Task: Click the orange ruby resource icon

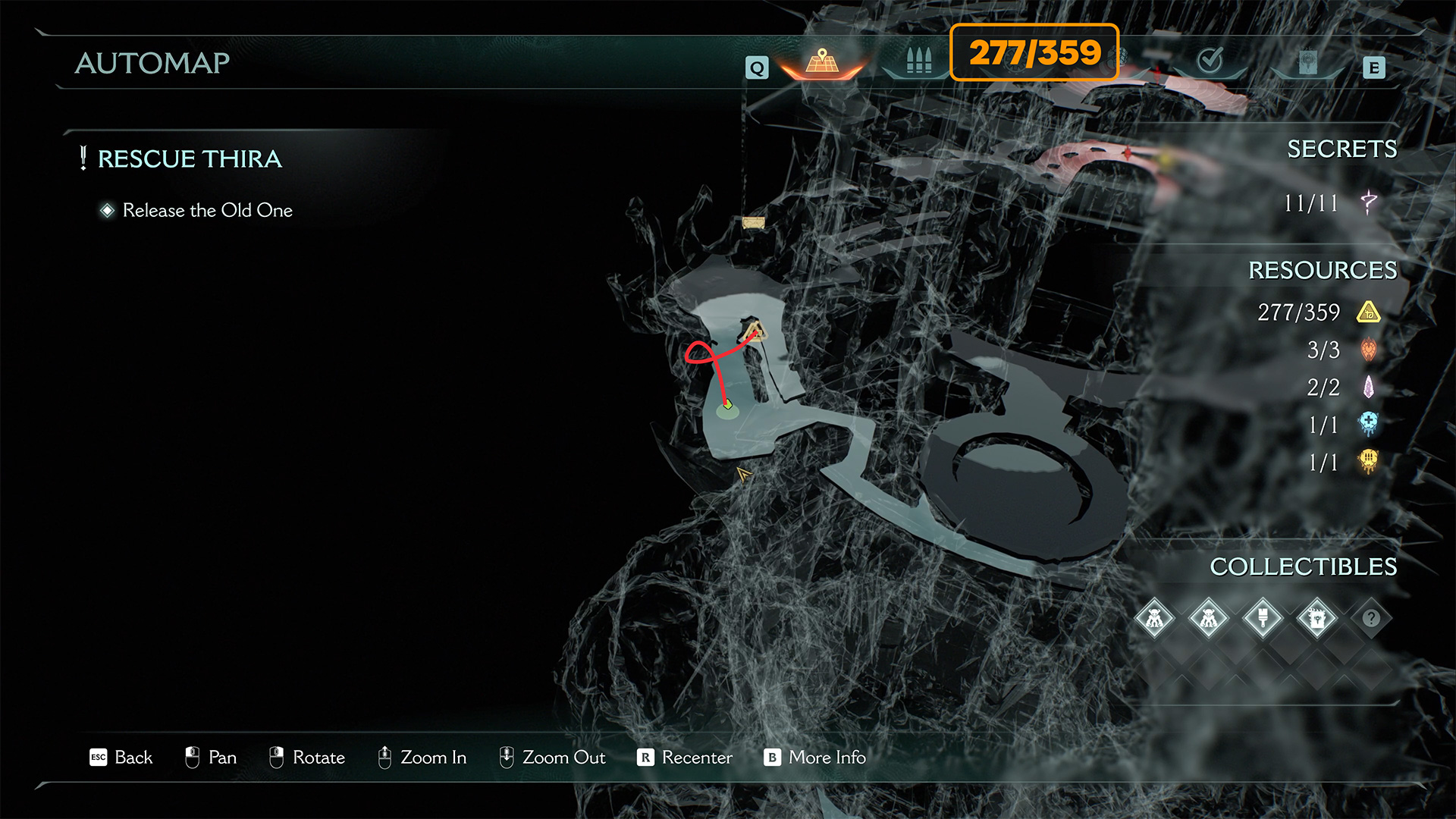Action: (x=1369, y=350)
